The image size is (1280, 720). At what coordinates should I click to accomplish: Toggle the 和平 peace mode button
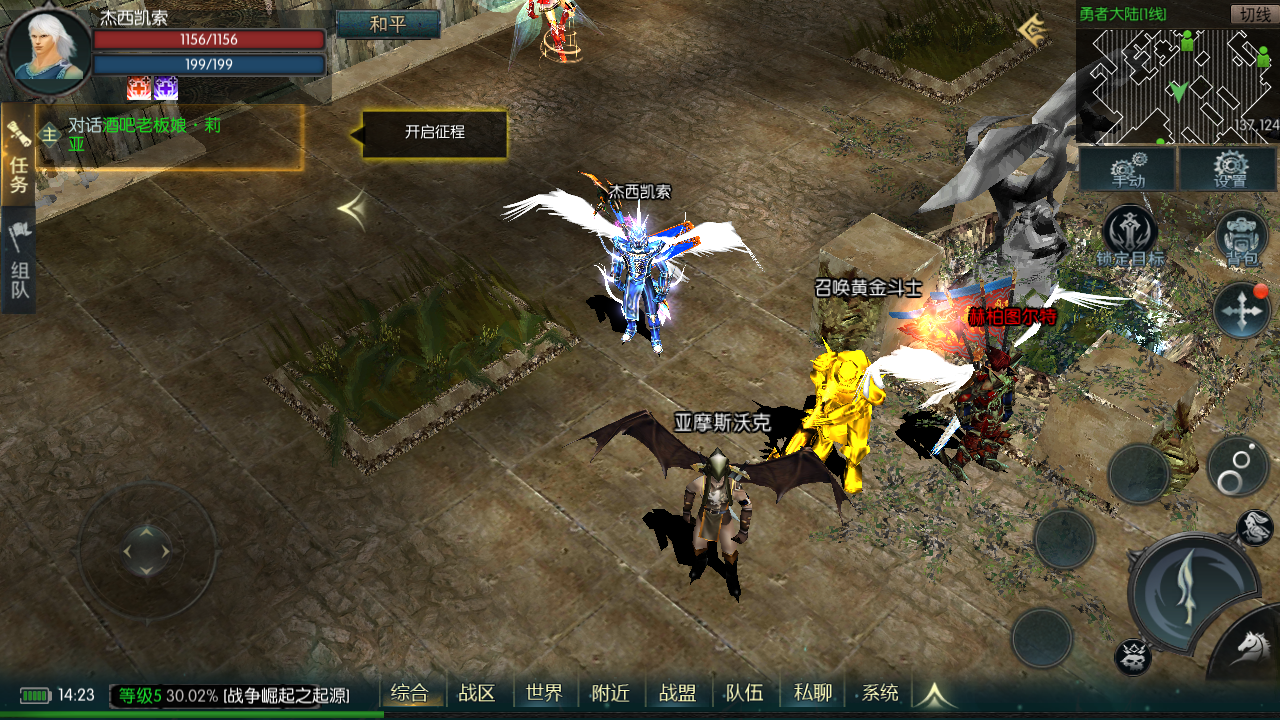[388, 25]
